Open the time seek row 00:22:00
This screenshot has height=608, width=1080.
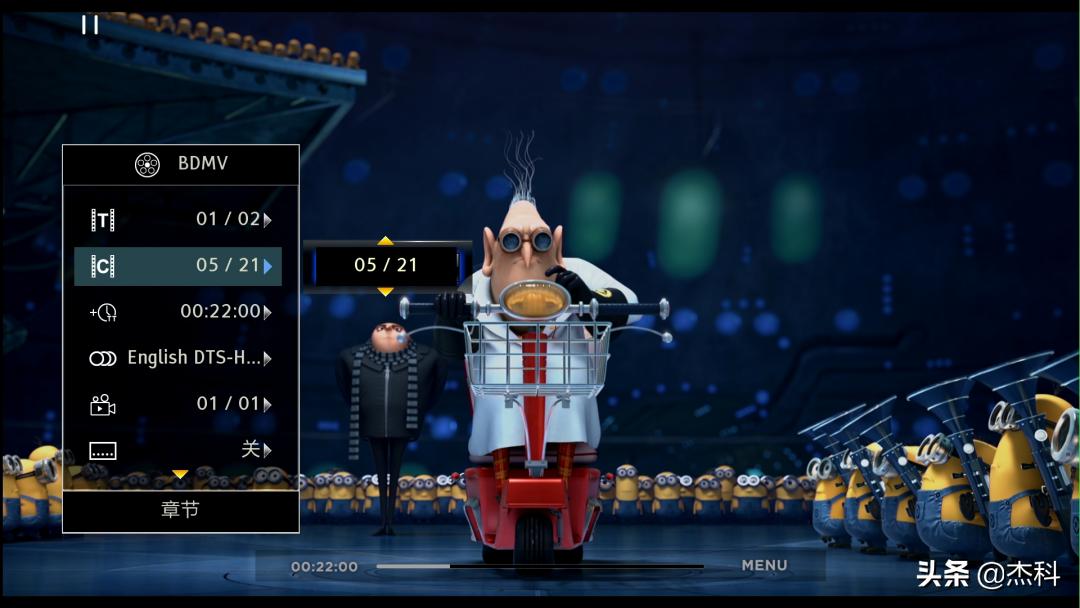(180, 312)
